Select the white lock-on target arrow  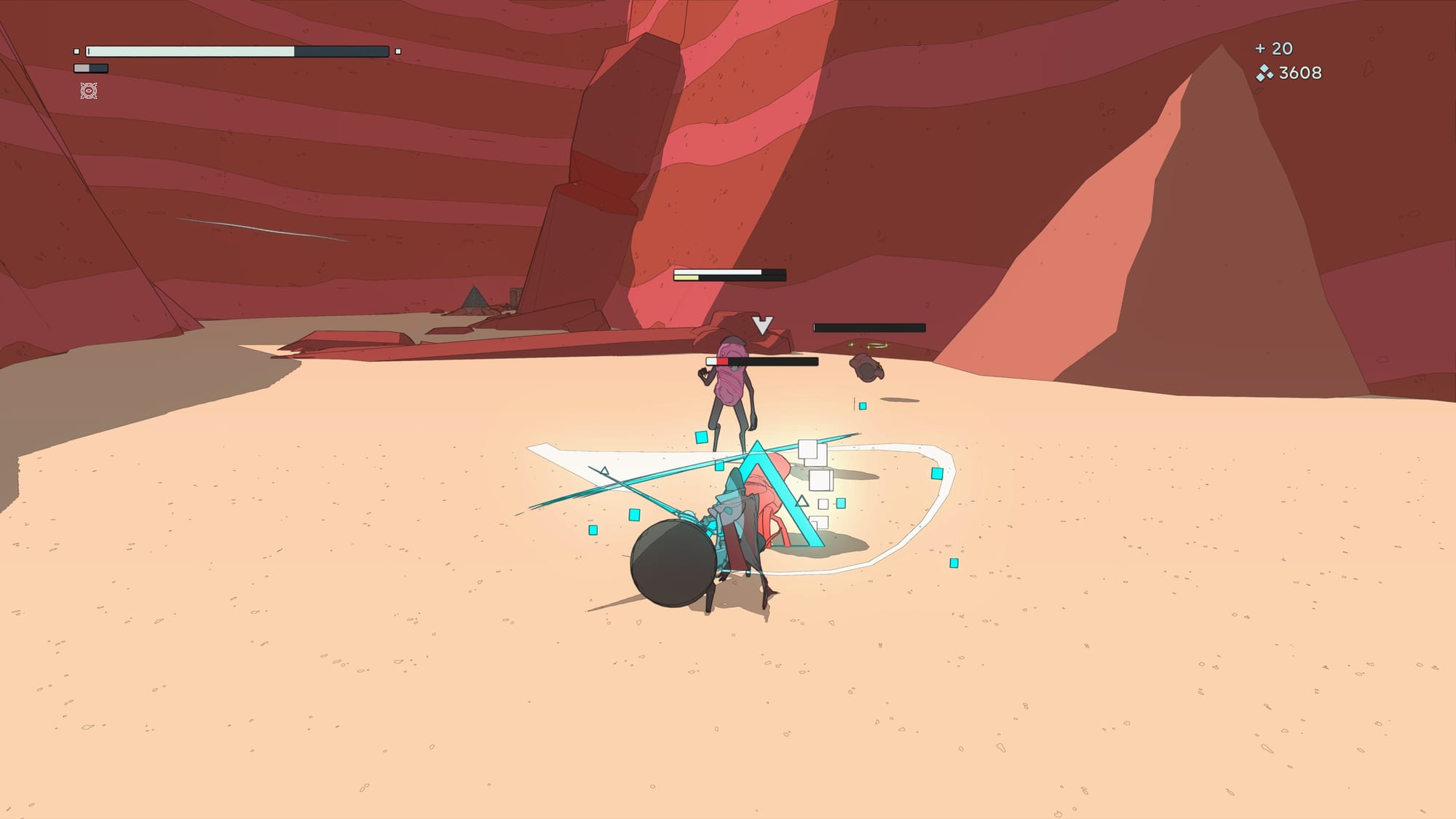click(x=762, y=325)
